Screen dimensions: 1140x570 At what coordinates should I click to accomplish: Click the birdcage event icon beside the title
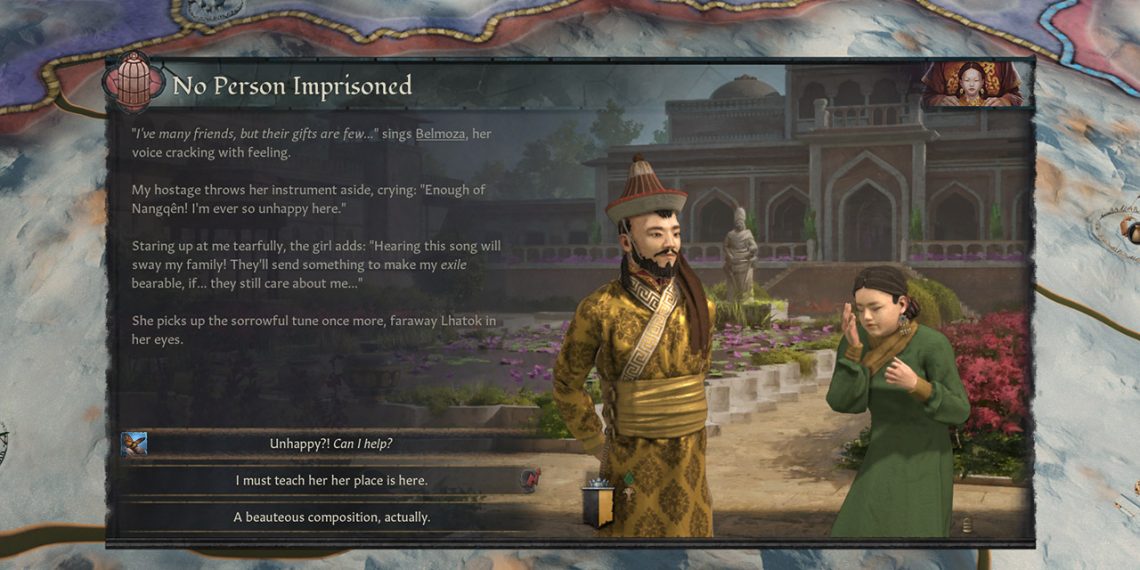pyautogui.click(x=134, y=81)
